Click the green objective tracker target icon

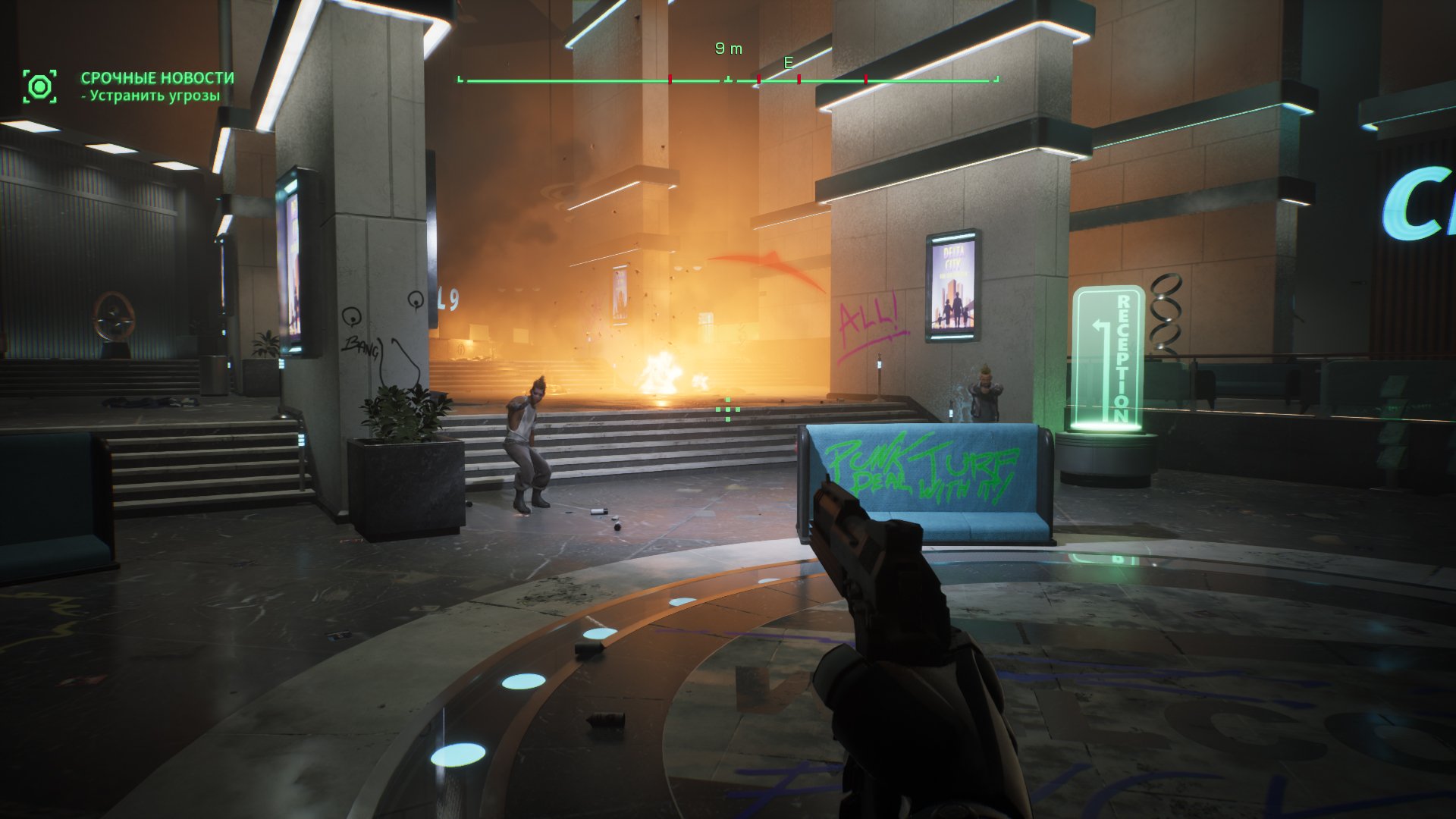click(x=39, y=86)
